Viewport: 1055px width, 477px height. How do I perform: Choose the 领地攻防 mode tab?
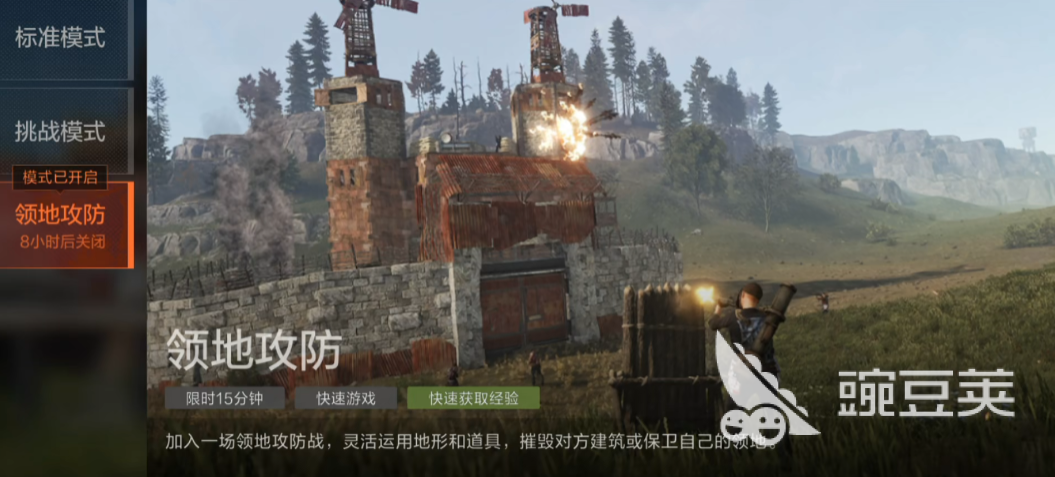(x=62, y=222)
